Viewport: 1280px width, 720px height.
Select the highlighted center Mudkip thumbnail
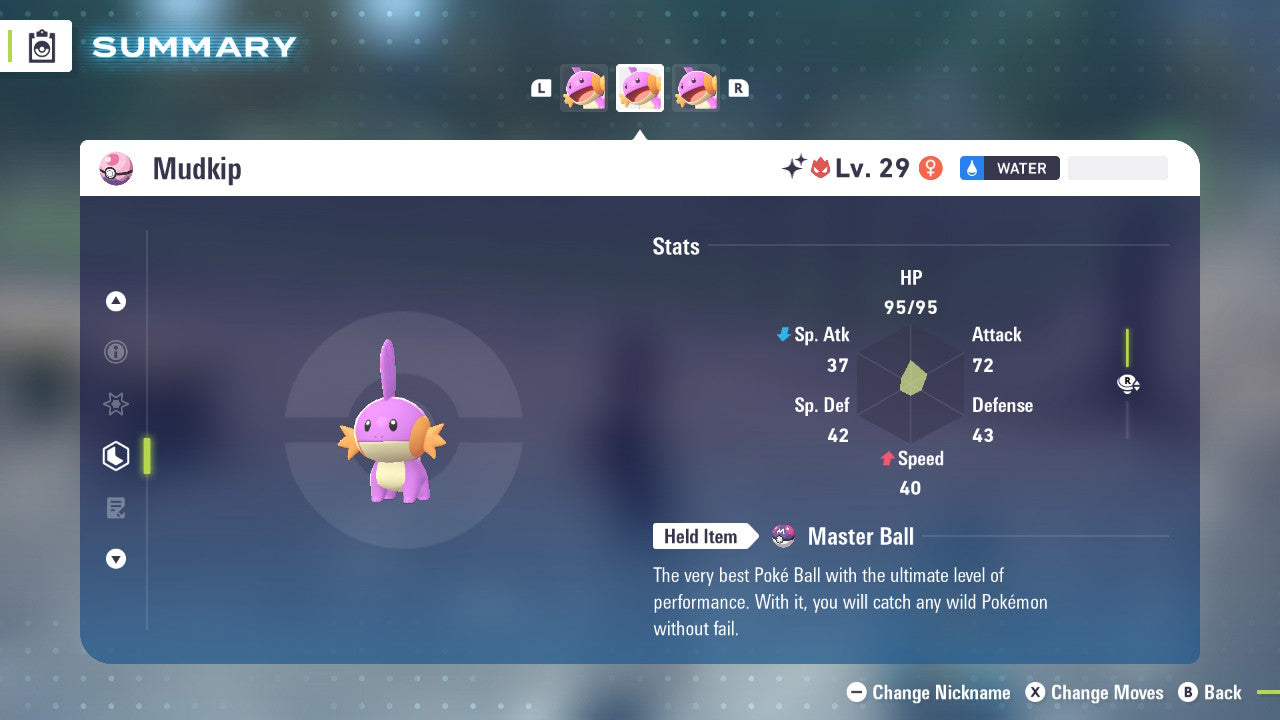click(639, 87)
